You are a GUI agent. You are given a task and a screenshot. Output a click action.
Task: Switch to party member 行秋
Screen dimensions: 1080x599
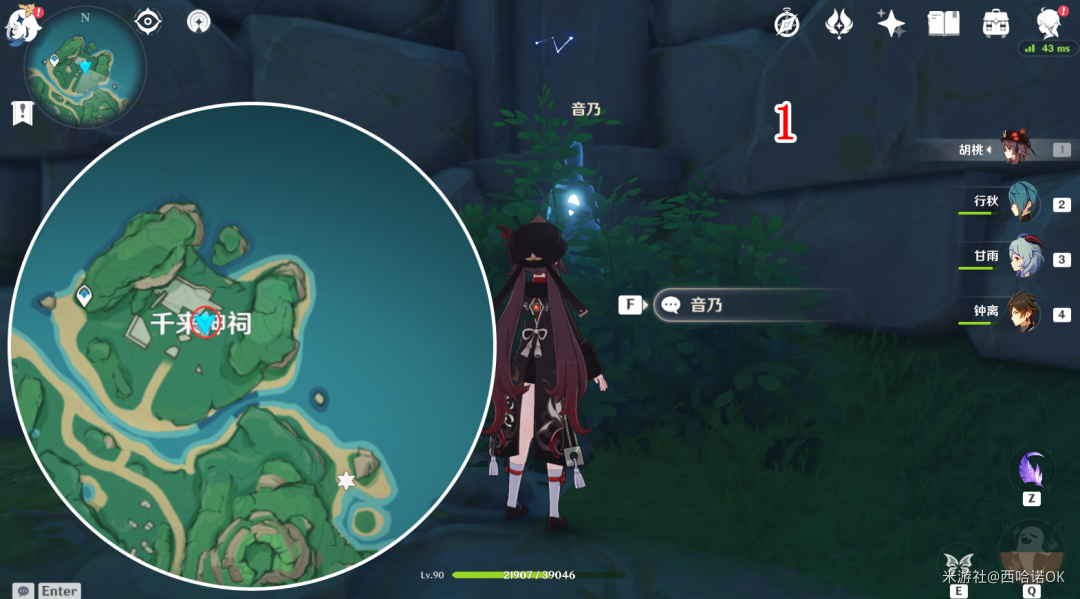click(1022, 203)
